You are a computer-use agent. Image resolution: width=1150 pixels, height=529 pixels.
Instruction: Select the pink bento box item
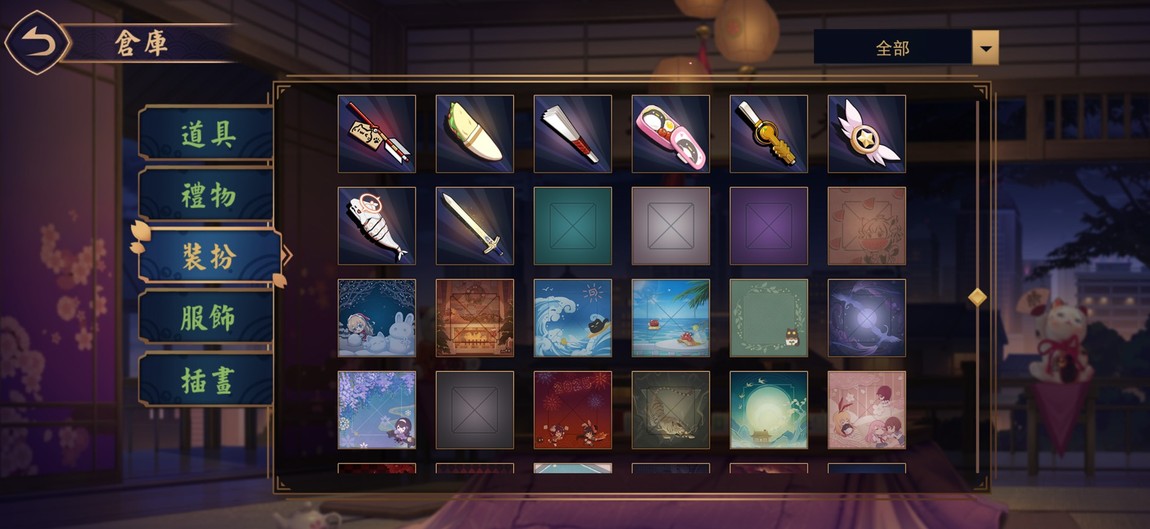point(671,134)
